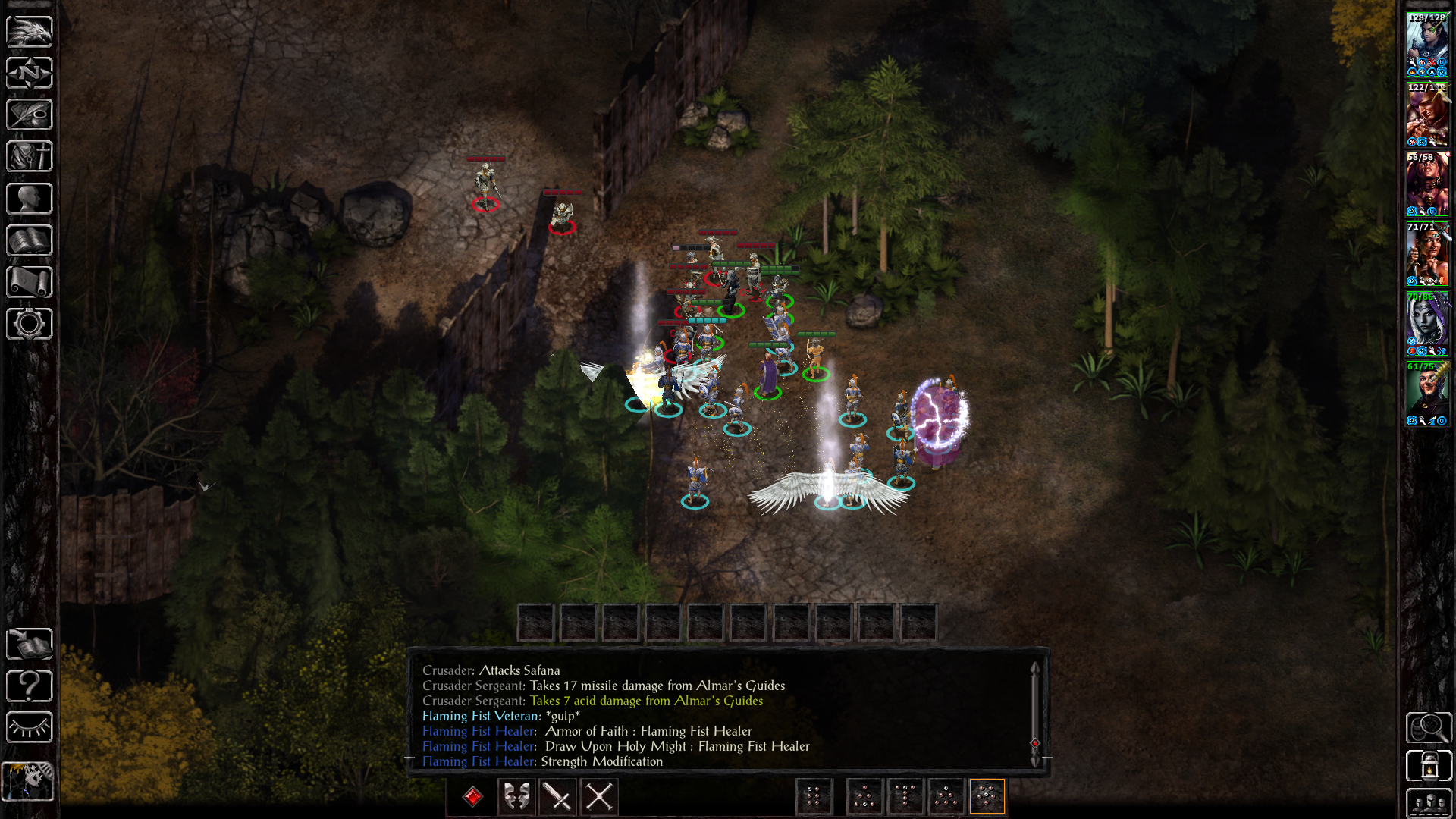Select the portrait showing 58/58 hit points
This screenshot has height=819, width=1456.
1426,184
